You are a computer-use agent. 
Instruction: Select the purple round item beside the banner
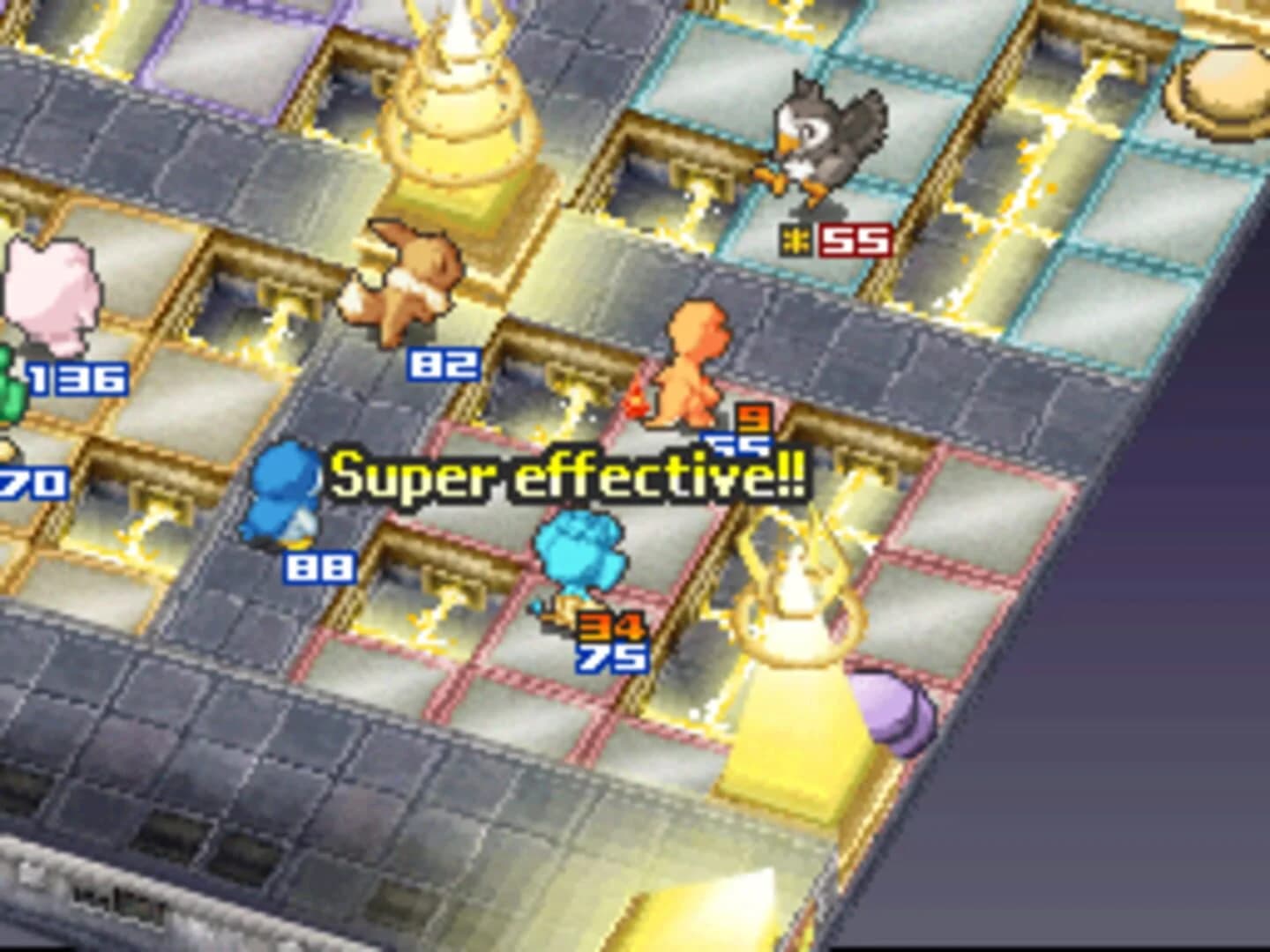(x=895, y=710)
